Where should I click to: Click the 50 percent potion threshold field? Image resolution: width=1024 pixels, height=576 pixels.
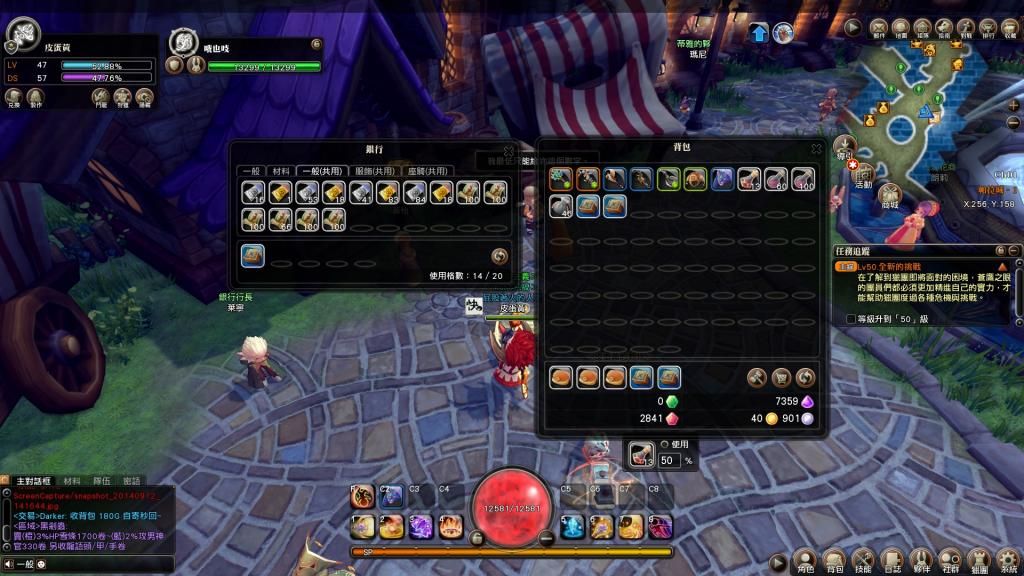[670, 460]
